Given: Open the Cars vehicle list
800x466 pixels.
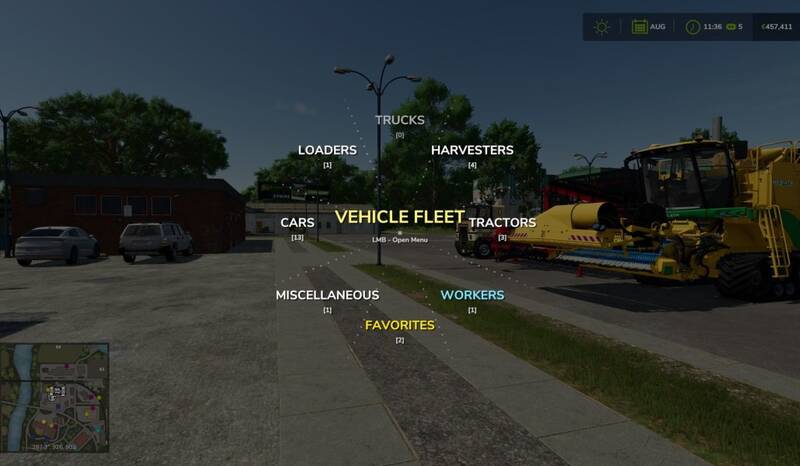Looking at the screenshot, I should pos(297,222).
